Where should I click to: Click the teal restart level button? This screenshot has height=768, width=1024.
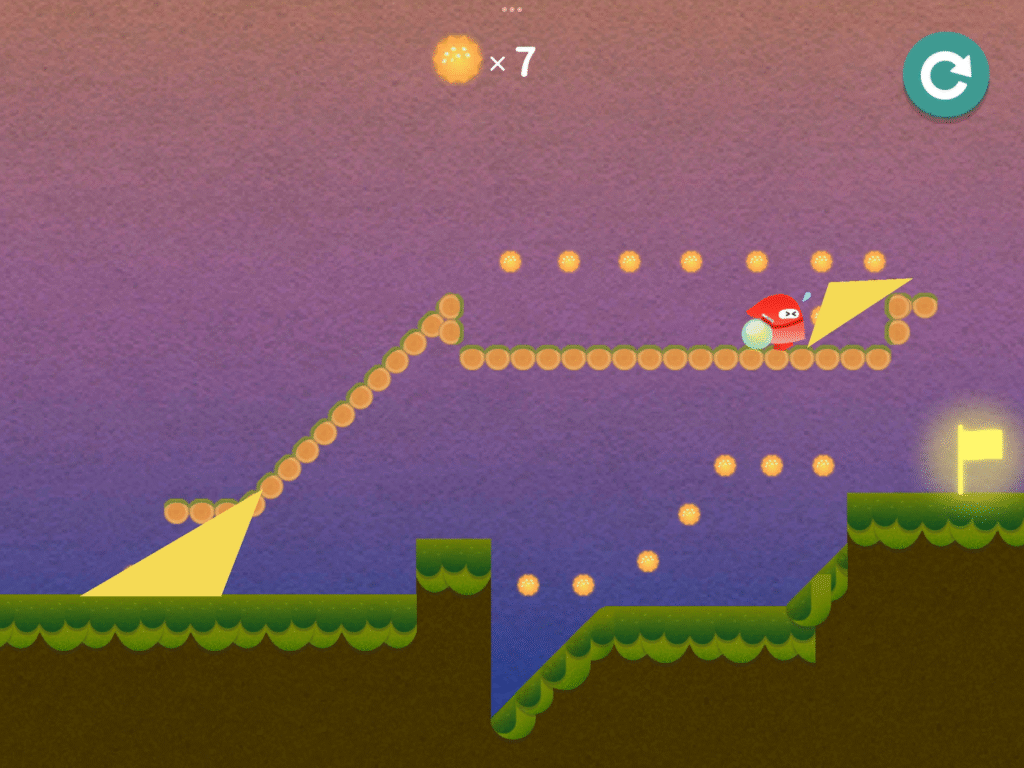[x=945, y=74]
